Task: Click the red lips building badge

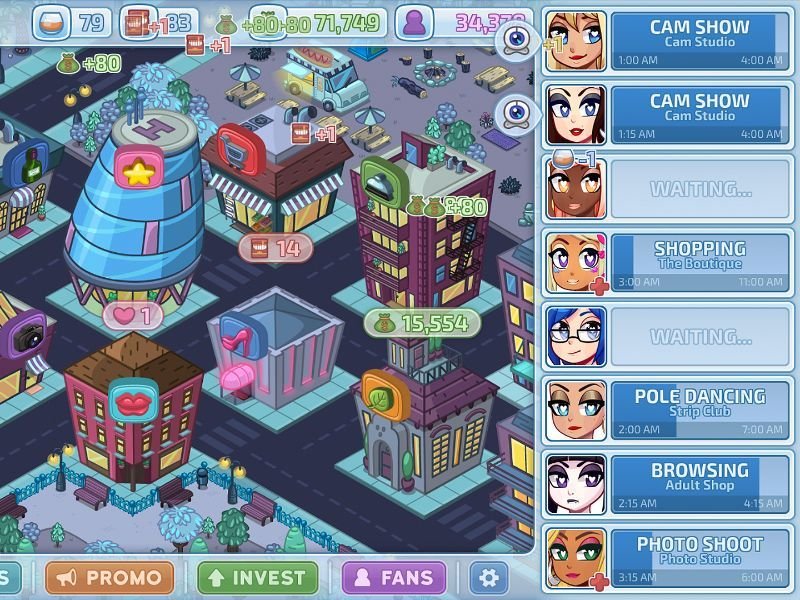Action: click(x=132, y=400)
